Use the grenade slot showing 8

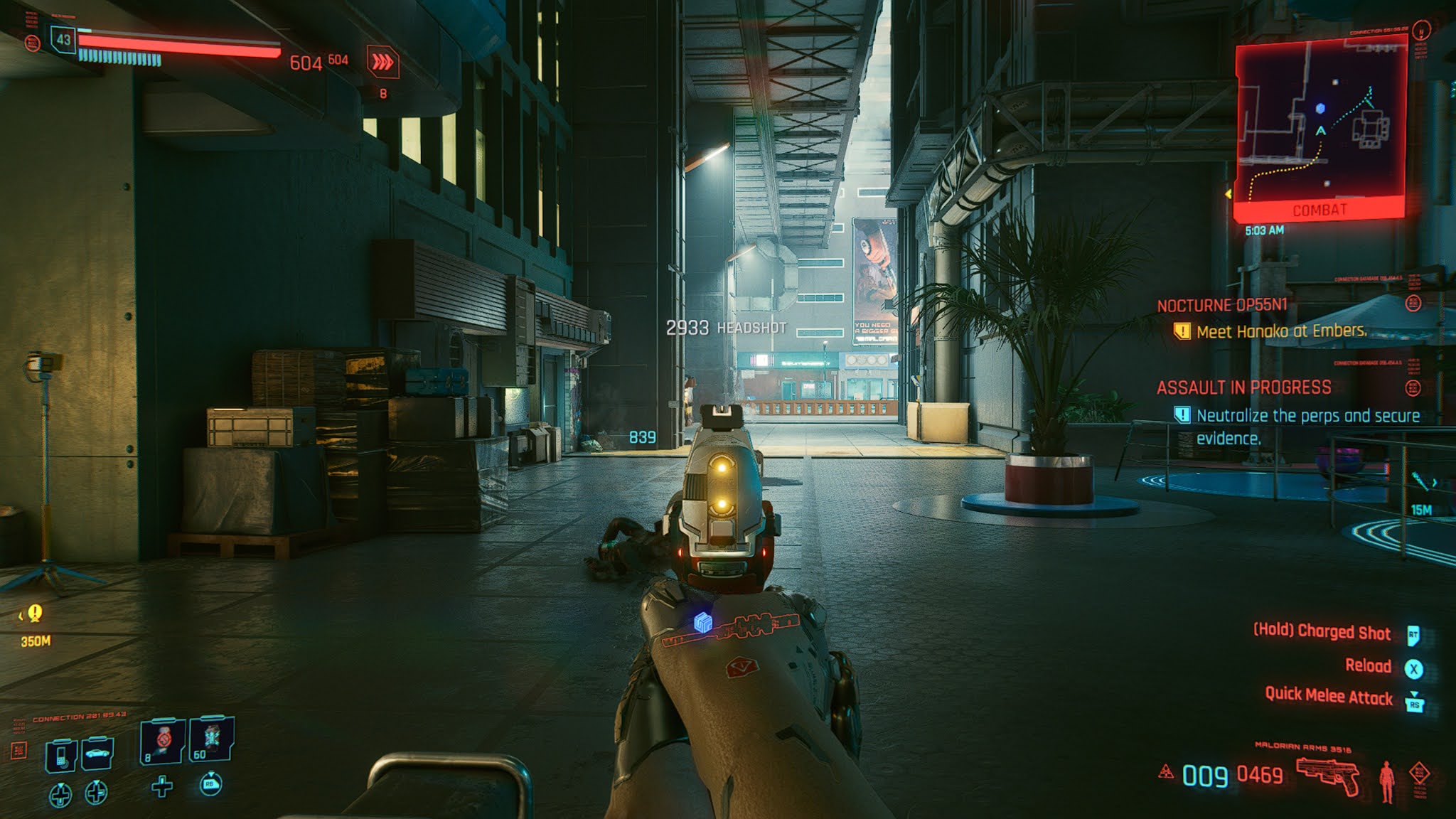[163, 742]
